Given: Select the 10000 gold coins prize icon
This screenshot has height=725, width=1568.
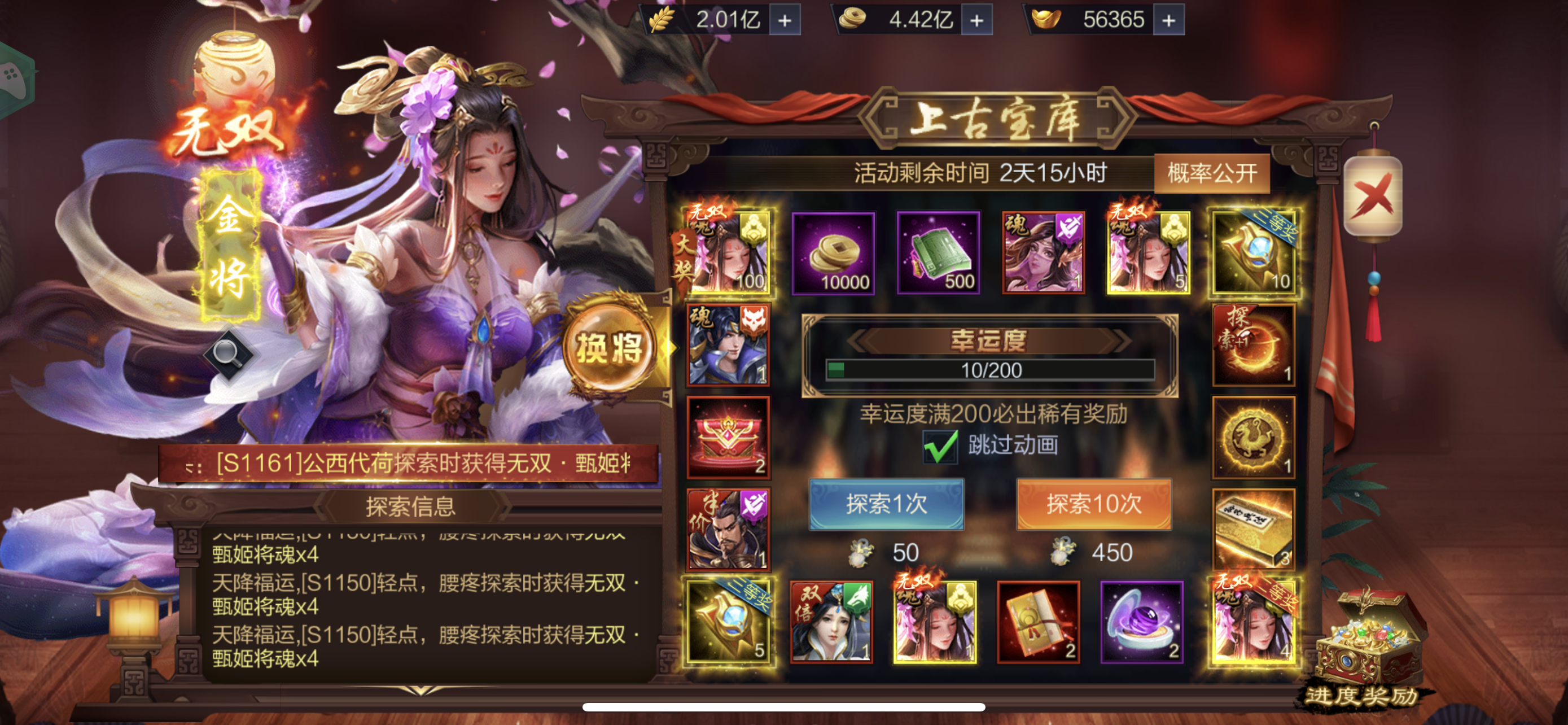Looking at the screenshot, I should tap(833, 252).
